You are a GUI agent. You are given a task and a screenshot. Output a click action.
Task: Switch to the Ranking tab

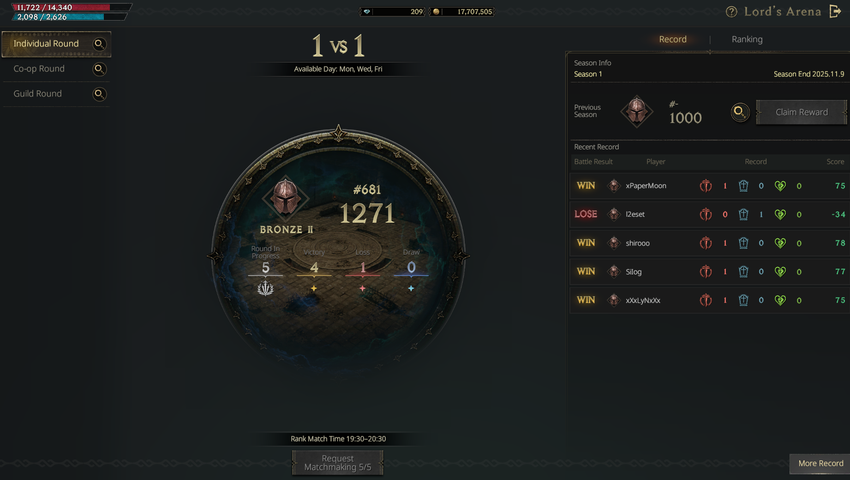coord(747,40)
